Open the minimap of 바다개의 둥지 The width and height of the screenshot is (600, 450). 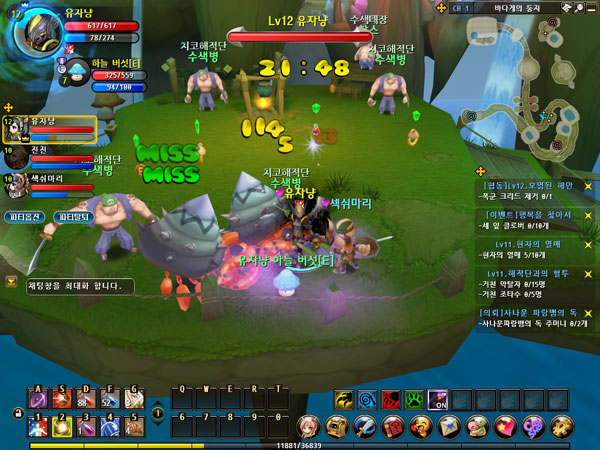click(530, 90)
